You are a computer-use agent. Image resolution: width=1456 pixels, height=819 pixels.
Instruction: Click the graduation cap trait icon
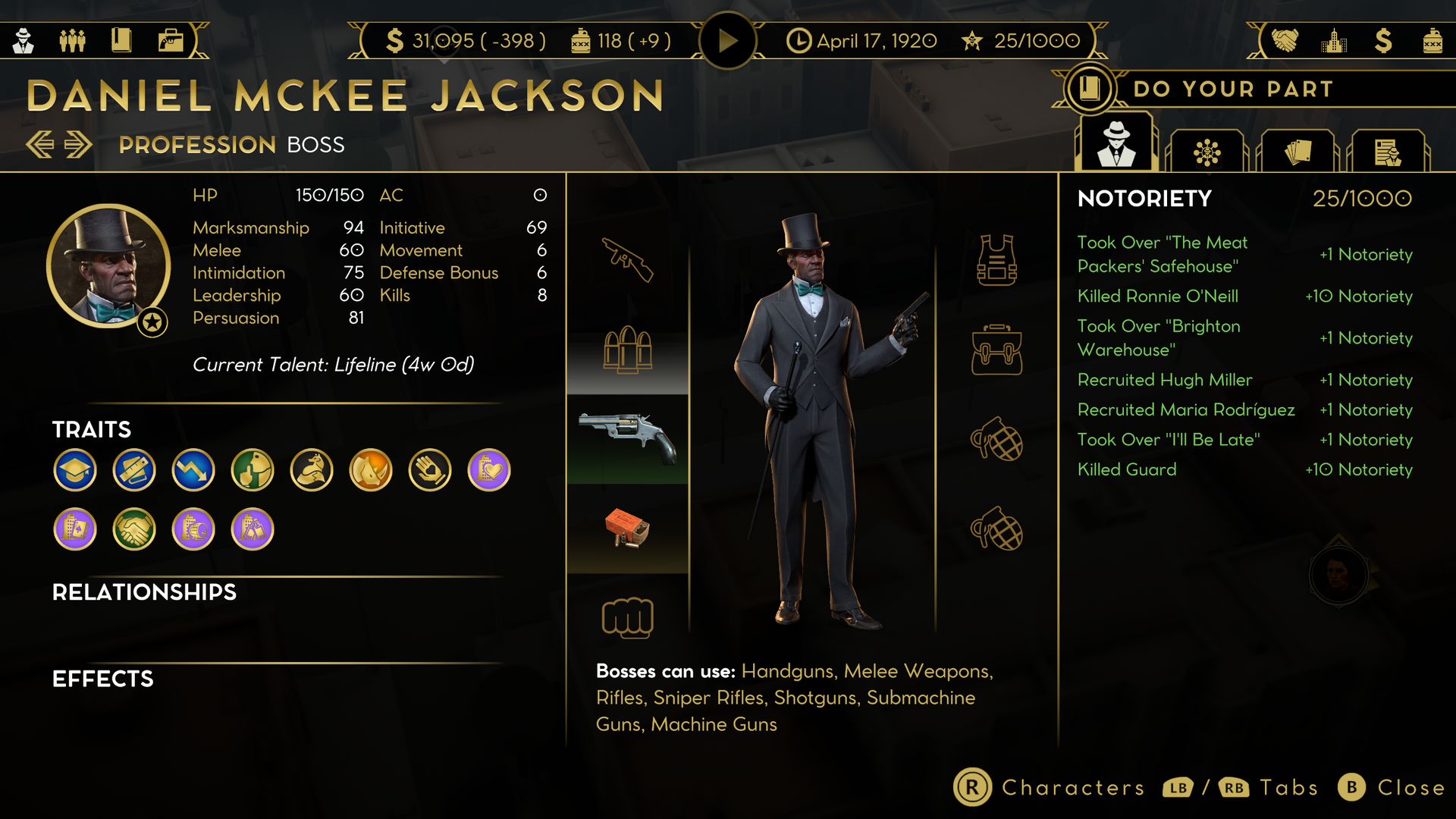click(75, 470)
